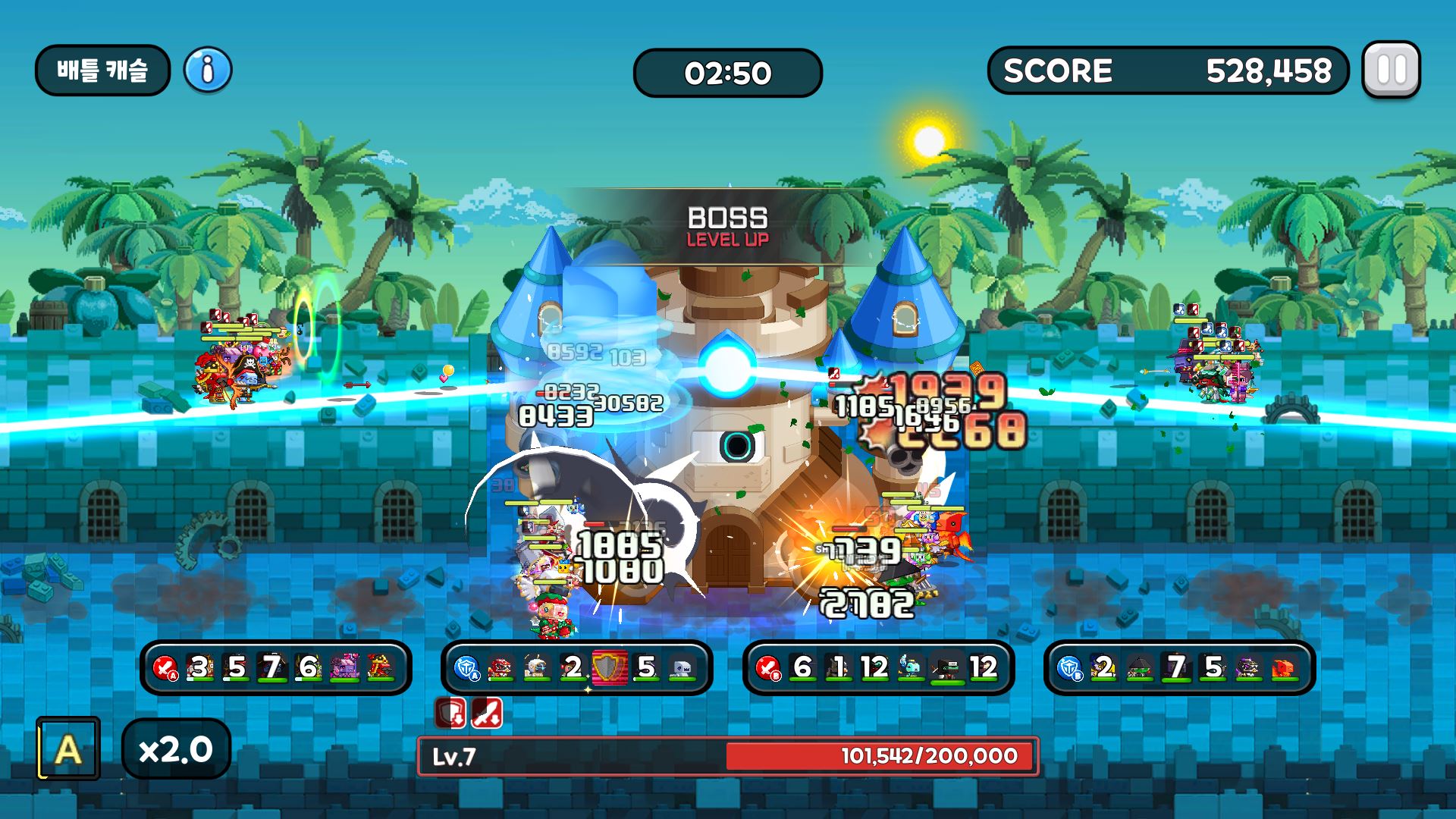Image resolution: width=1456 pixels, height=819 pixels.
Task: Toggle the auto battle A button
Action: [x=68, y=749]
